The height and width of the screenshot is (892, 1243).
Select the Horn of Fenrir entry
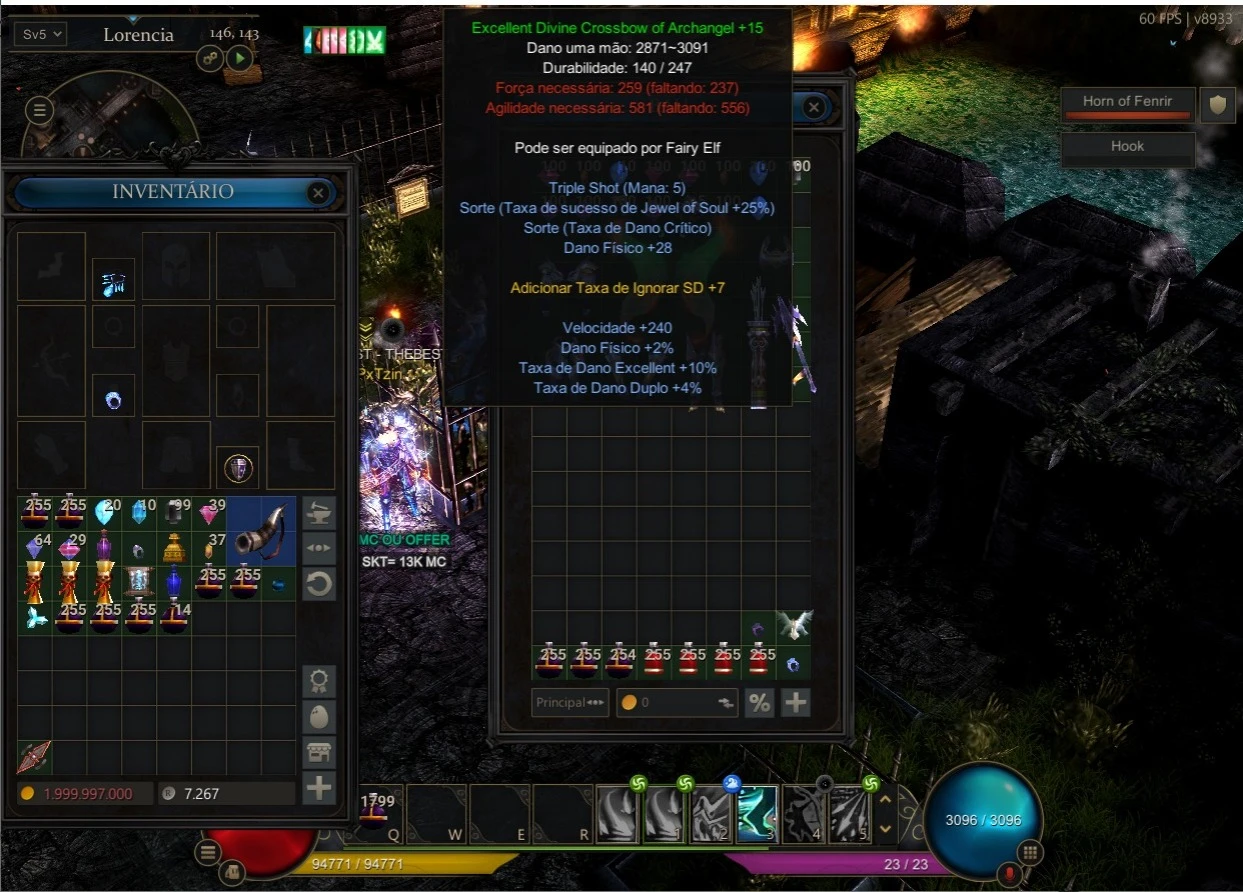(1127, 102)
